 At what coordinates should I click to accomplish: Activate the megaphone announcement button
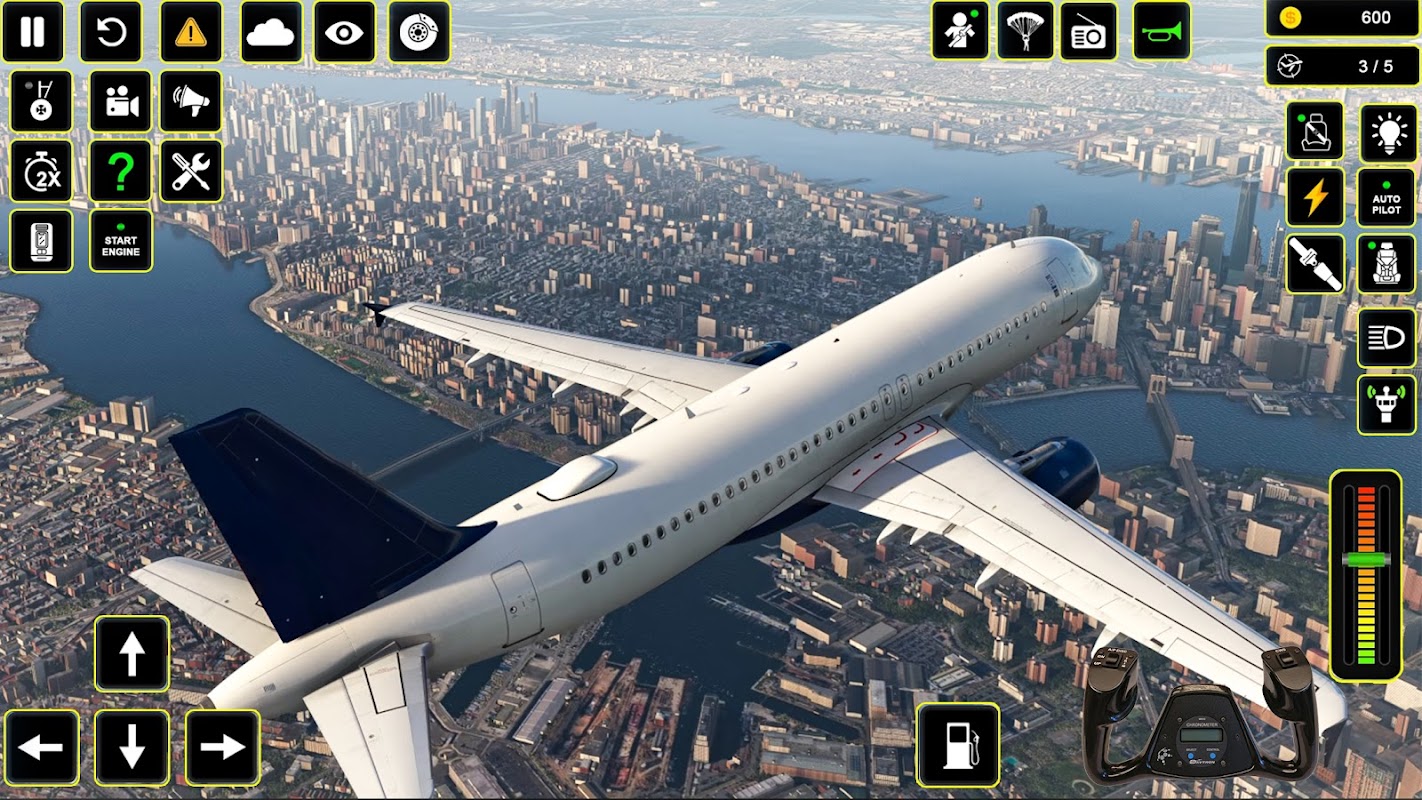[x=191, y=102]
